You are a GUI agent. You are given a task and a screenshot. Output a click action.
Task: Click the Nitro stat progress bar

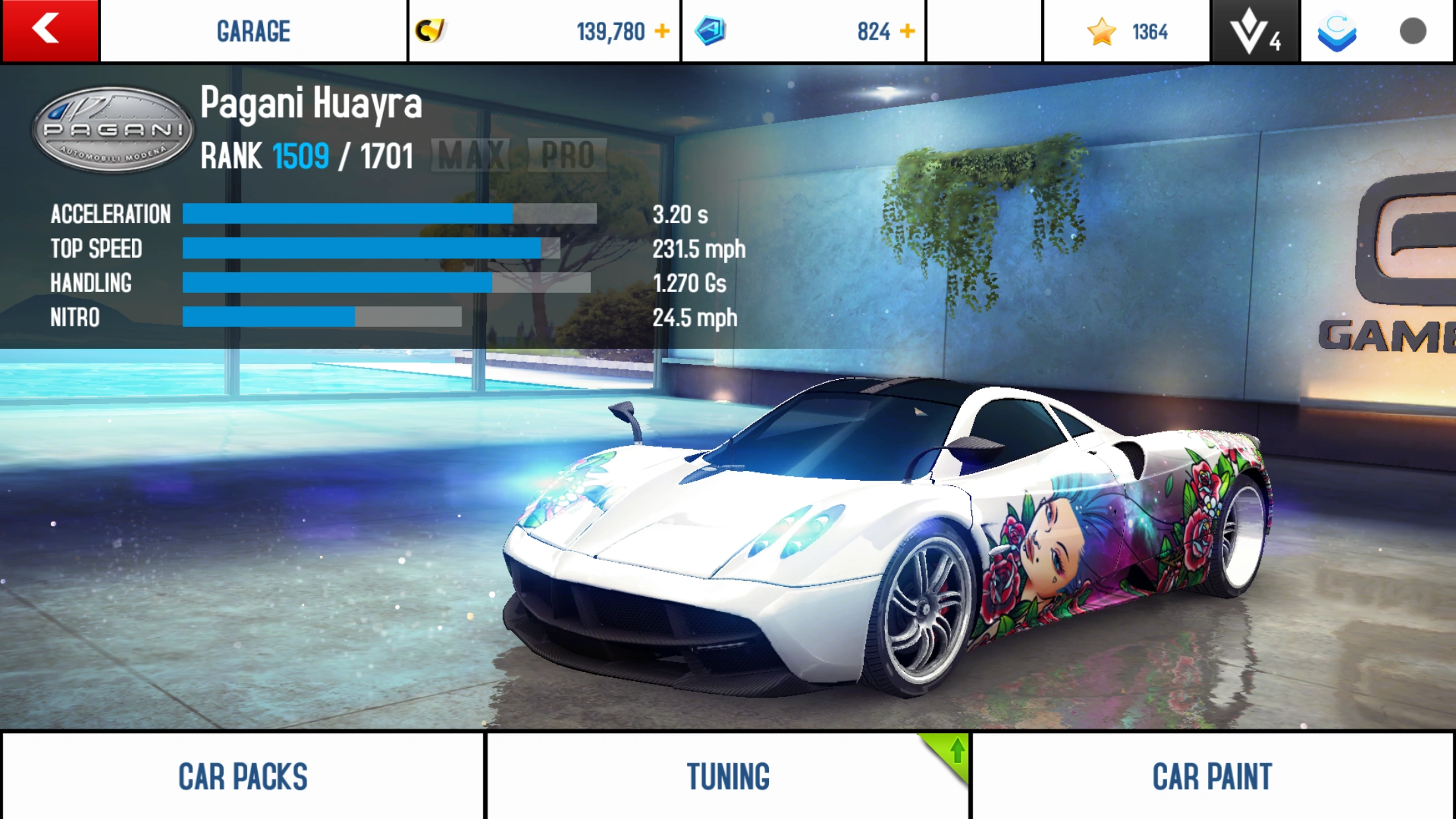(x=323, y=318)
